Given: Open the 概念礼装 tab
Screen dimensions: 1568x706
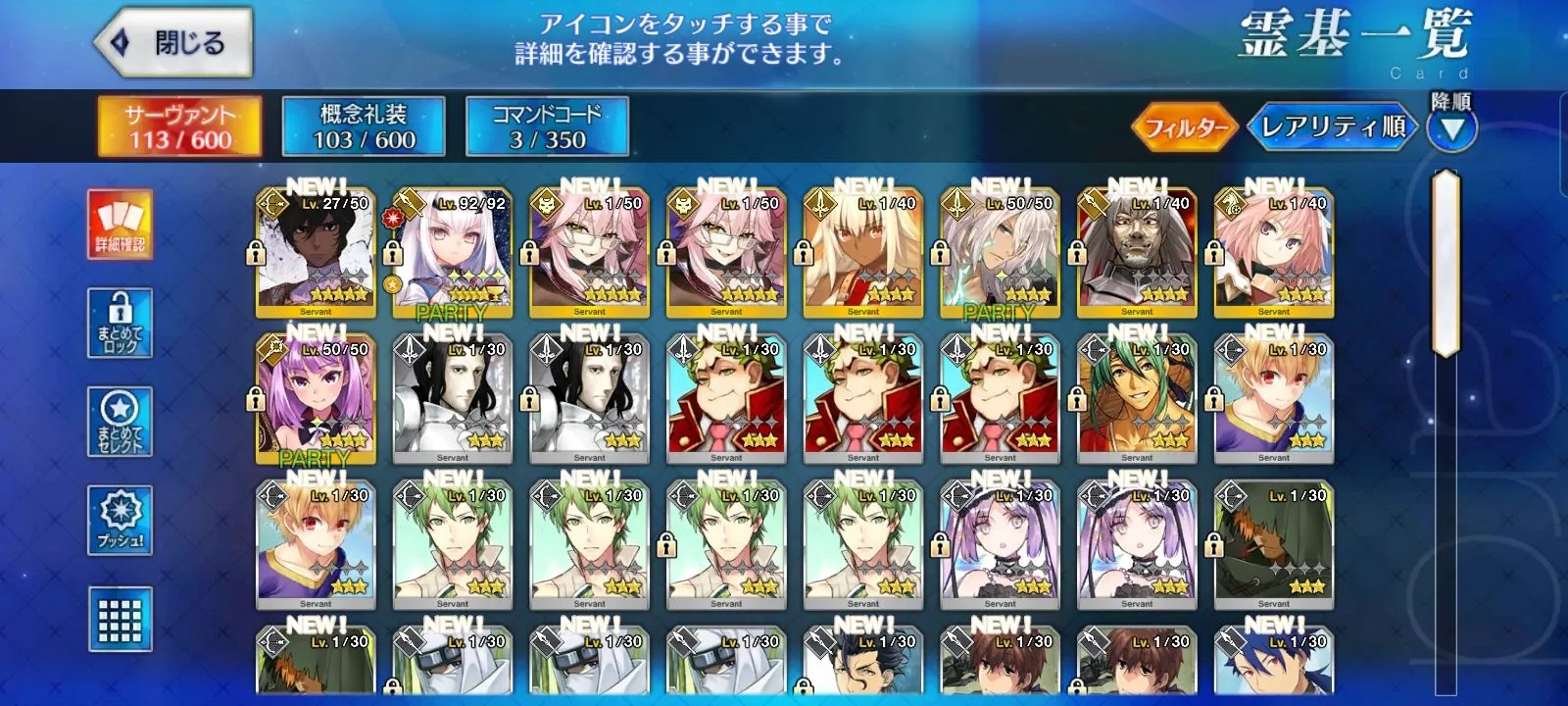Looking at the screenshot, I should pyautogui.click(x=364, y=126).
